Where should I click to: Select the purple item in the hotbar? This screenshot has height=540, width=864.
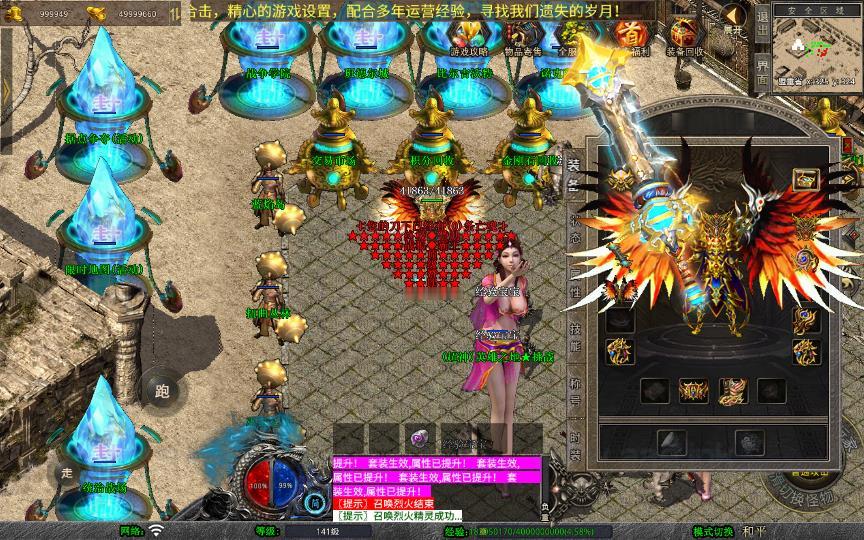click(x=418, y=438)
